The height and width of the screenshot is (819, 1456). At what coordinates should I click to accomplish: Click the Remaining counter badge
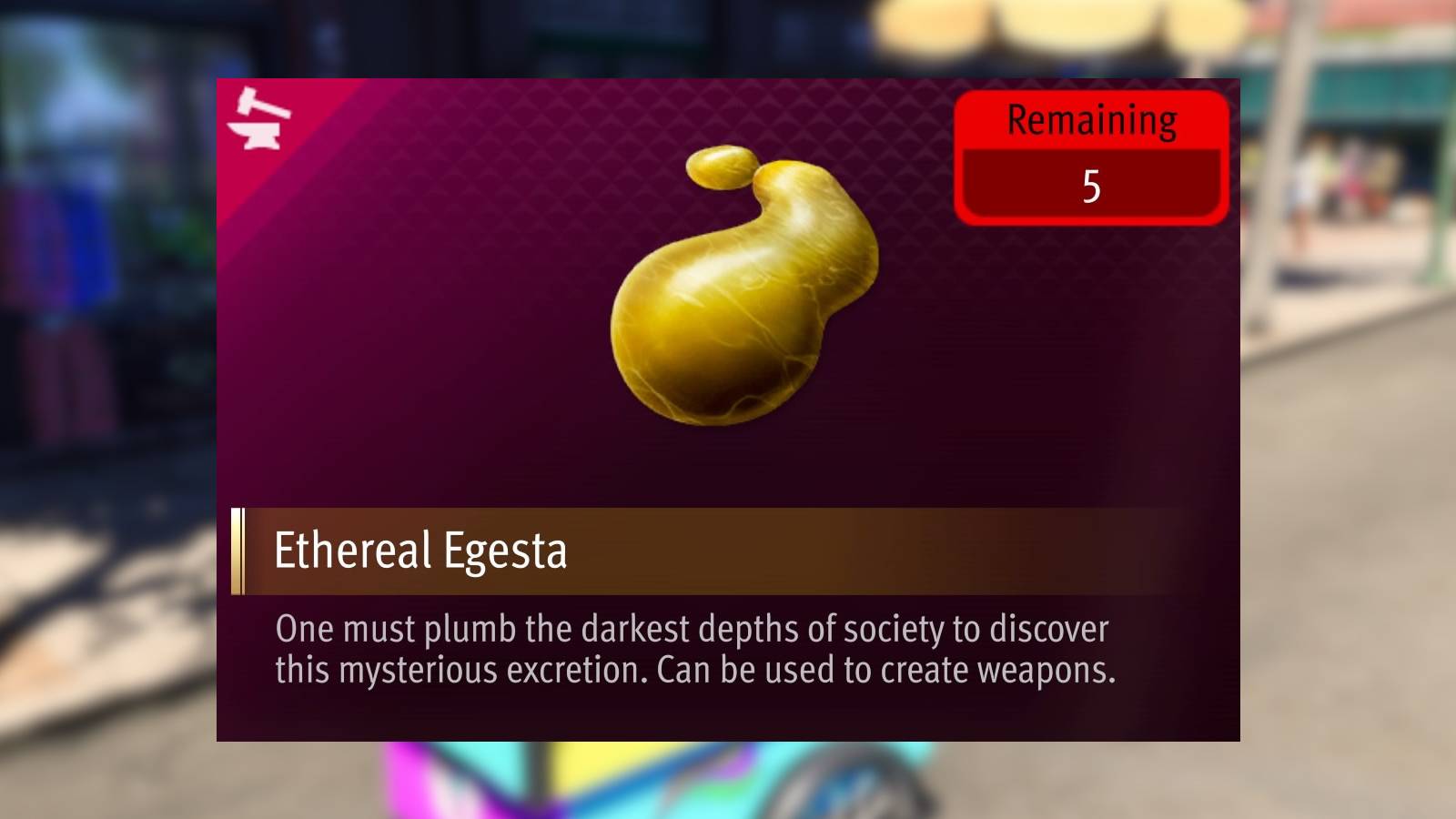click(1090, 157)
